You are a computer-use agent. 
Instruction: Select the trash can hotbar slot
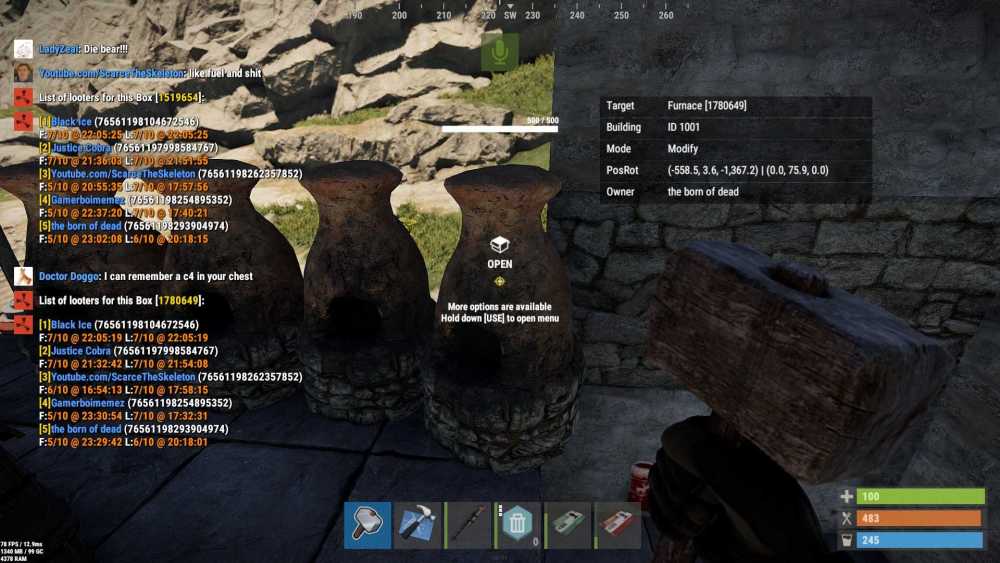coord(517,525)
